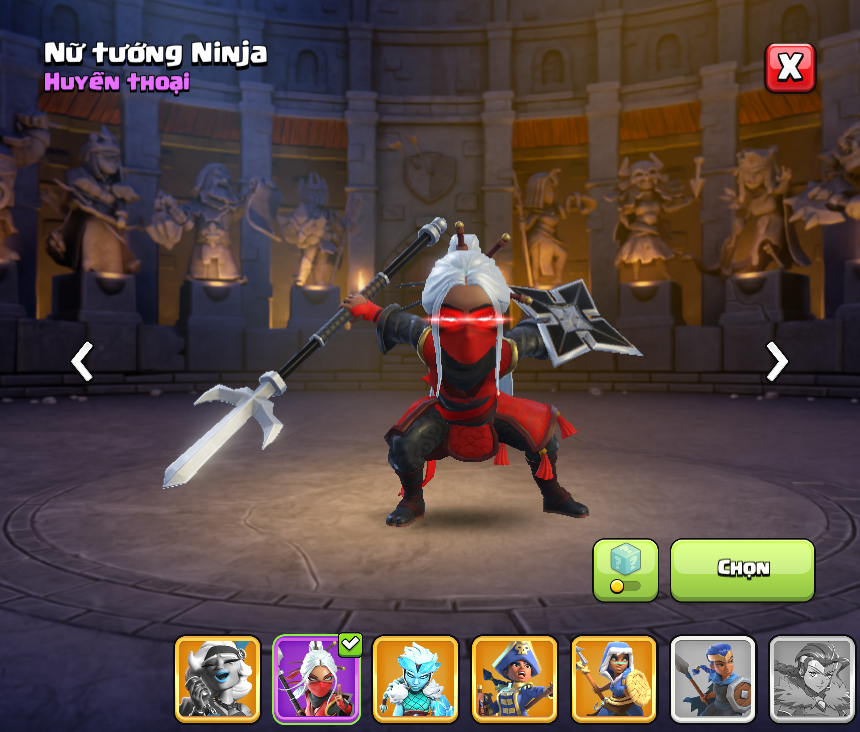Choose the pirate champion skin thumbnail
Screen dimensions: 860x732
(x=514, y=679)
